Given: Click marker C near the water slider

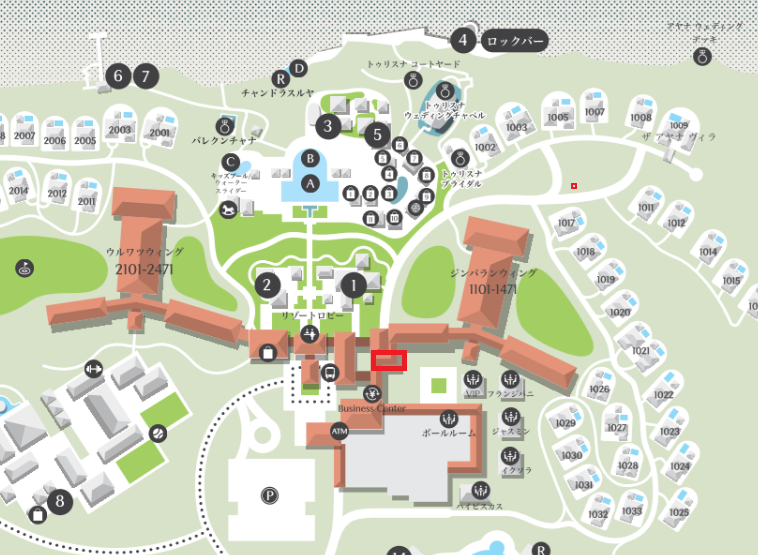Looking at the screenshot, I should (x=231, y=162).
